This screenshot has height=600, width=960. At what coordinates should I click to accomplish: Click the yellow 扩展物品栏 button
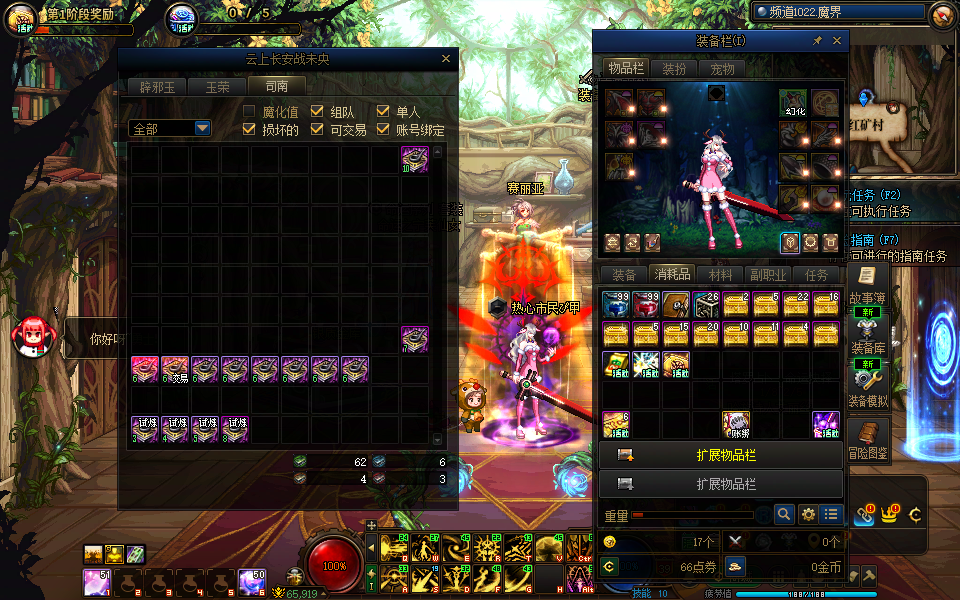click(720, 455)
